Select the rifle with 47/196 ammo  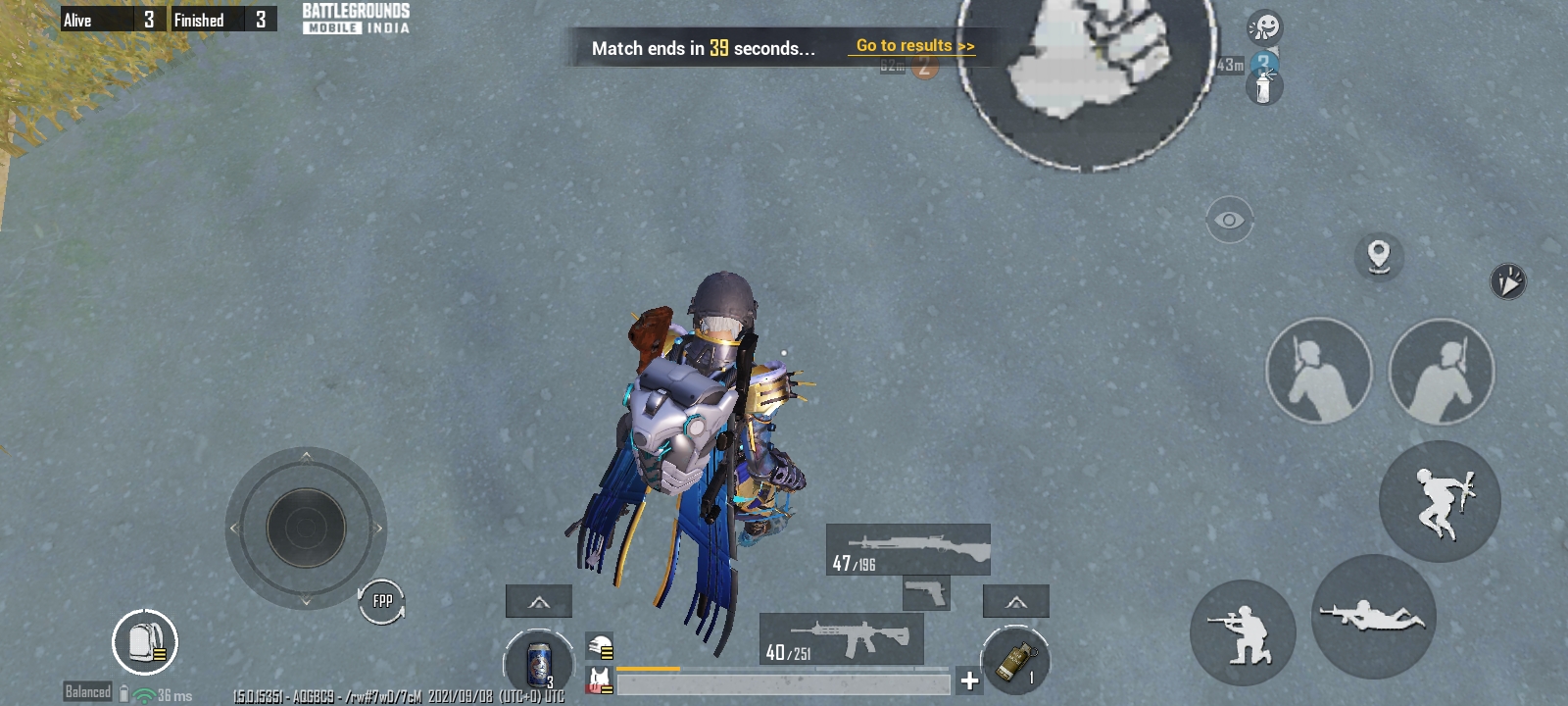907,549
